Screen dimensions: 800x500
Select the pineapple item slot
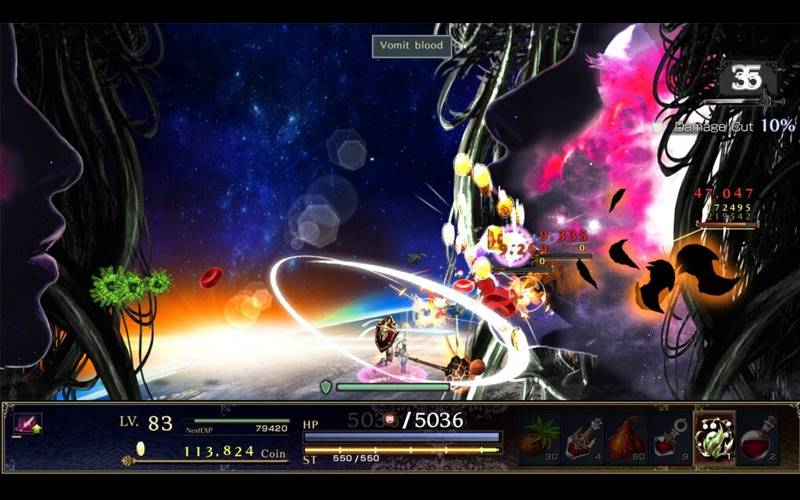(540, 437)
